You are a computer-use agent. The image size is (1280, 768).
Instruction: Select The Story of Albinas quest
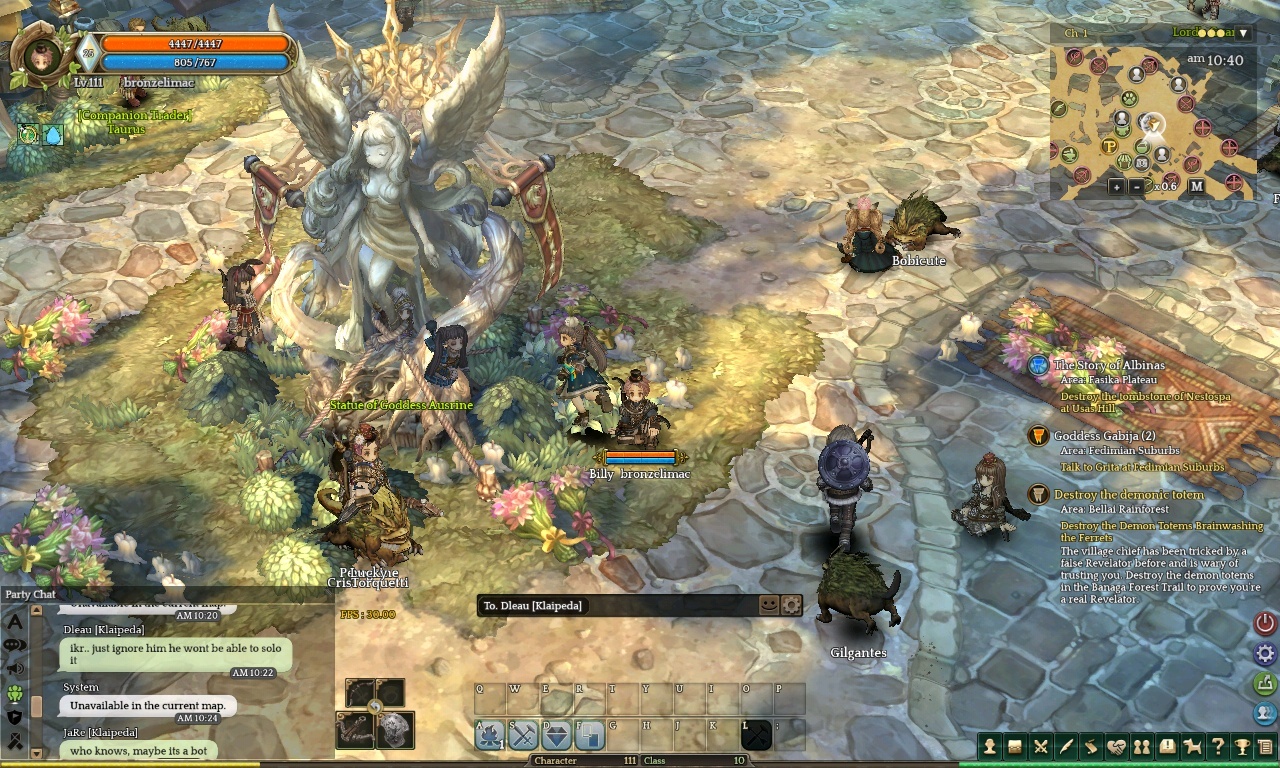click(x=1108, y=365)
